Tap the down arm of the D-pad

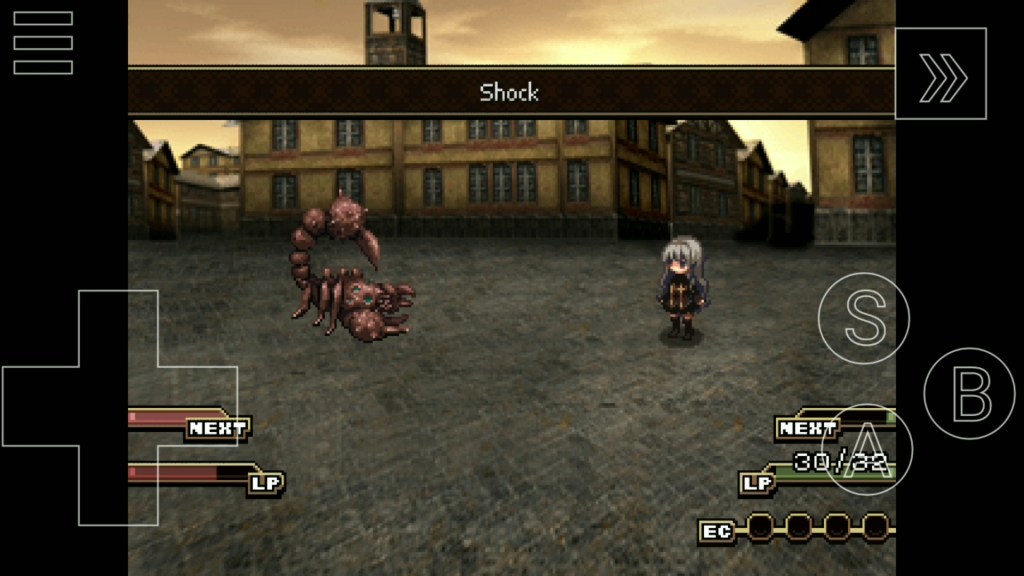click(119, 486)
